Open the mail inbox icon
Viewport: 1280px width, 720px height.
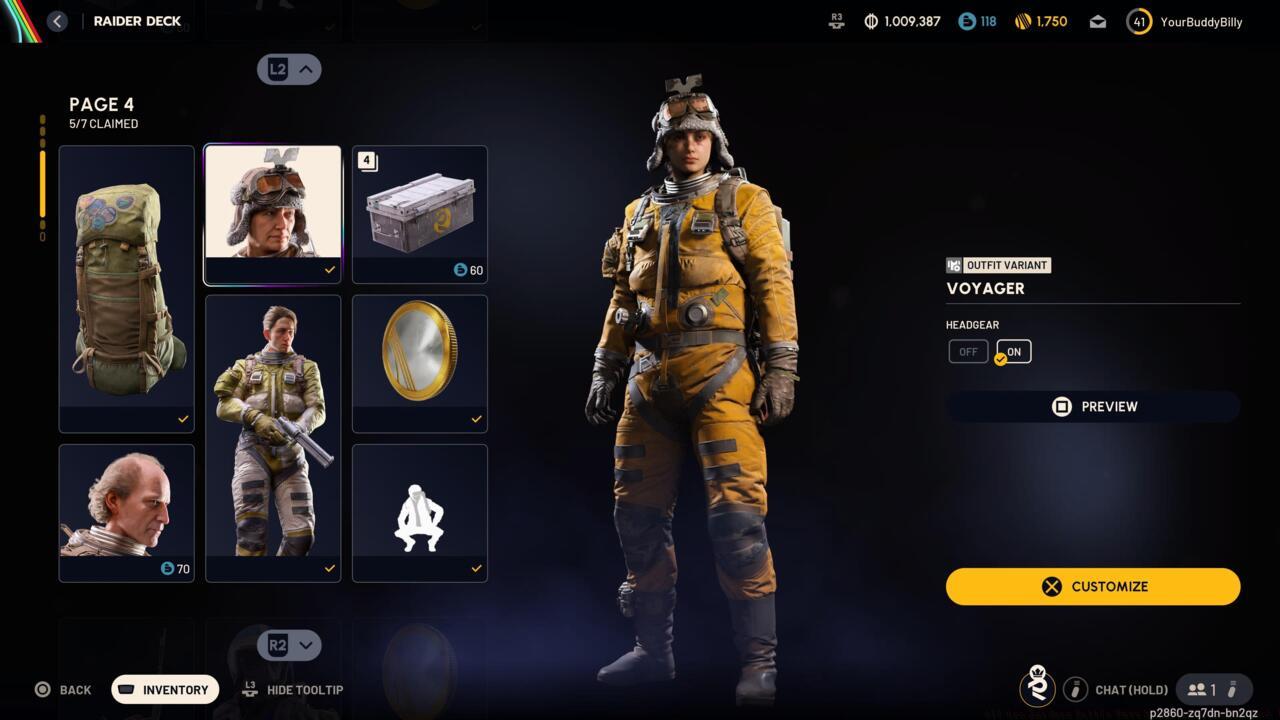pos(1097,21)
